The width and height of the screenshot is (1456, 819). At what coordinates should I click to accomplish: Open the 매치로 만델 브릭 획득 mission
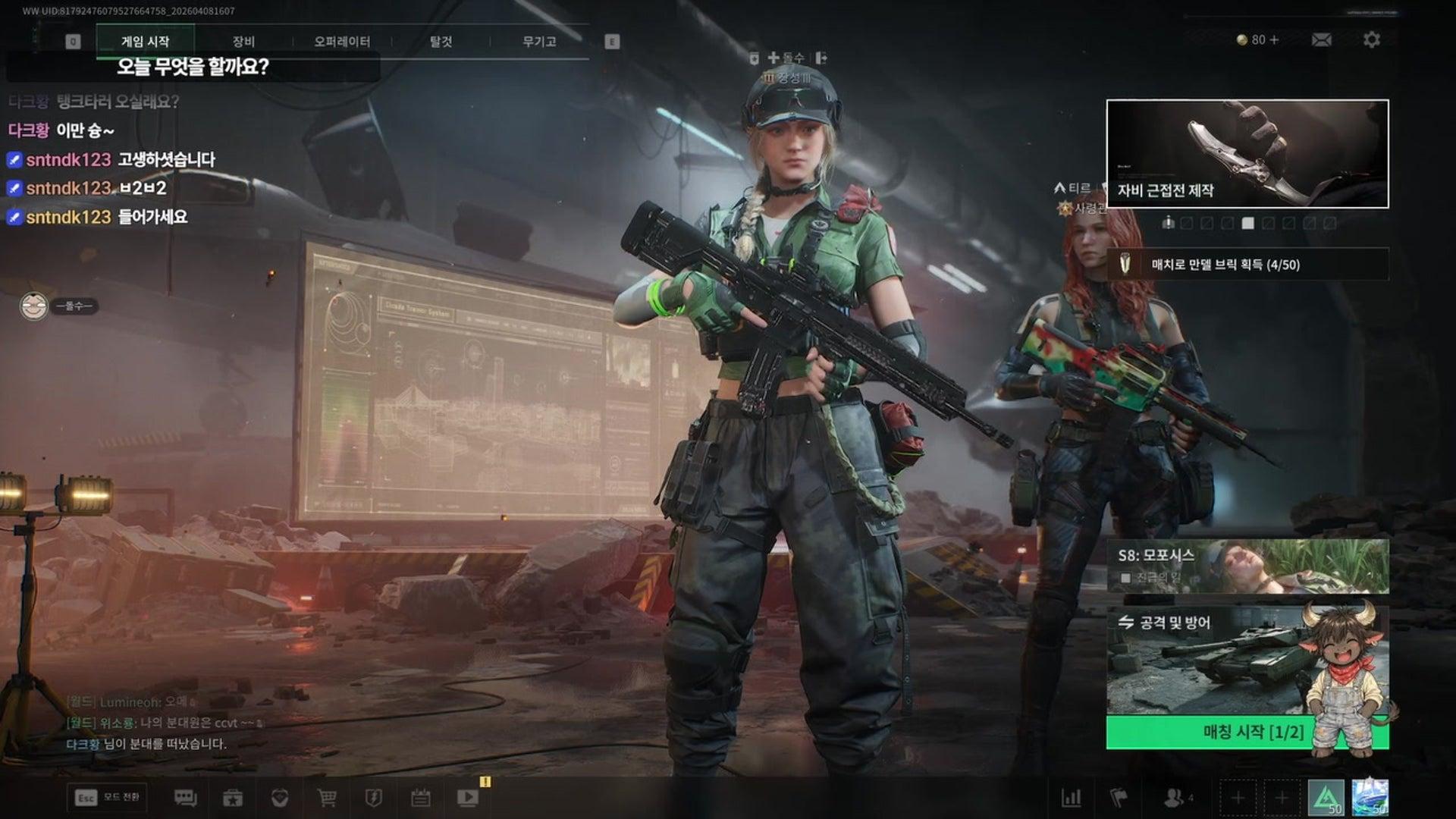pyautogui.click(x=1247, y=265)
